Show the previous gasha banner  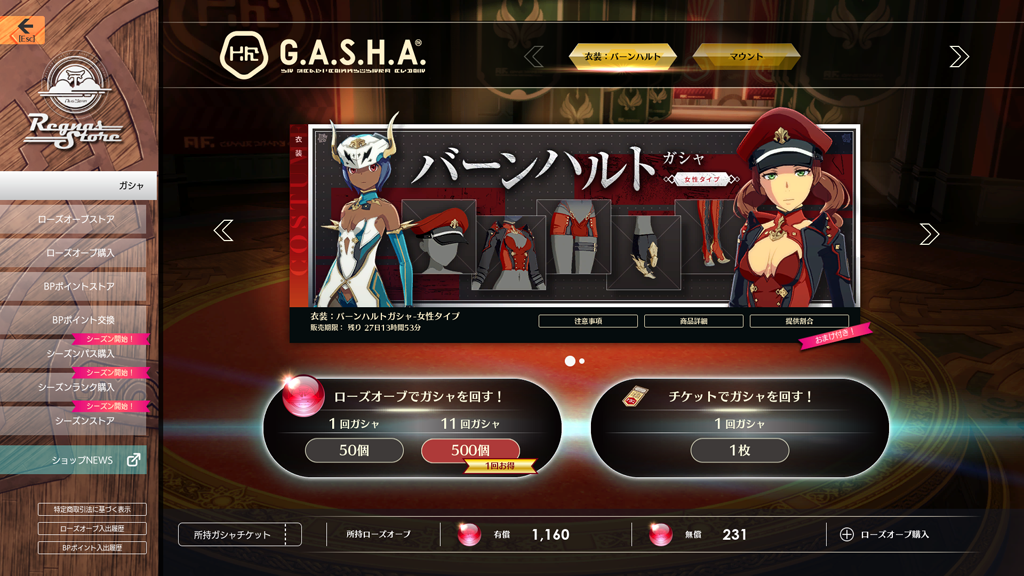tap(223, 231)
